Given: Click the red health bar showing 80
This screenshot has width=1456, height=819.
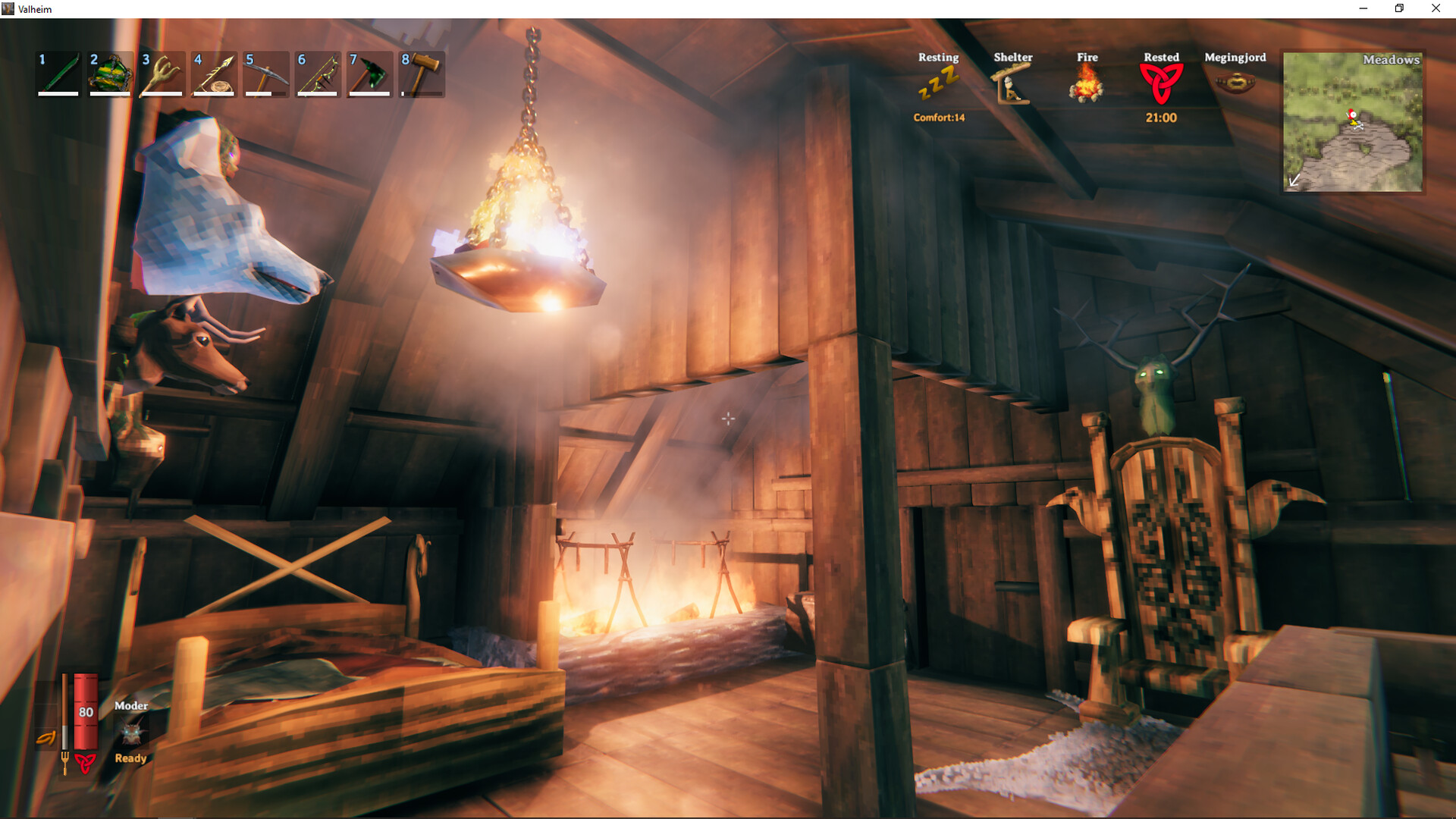Looking at the screenshot, I should tap(84, 713).
